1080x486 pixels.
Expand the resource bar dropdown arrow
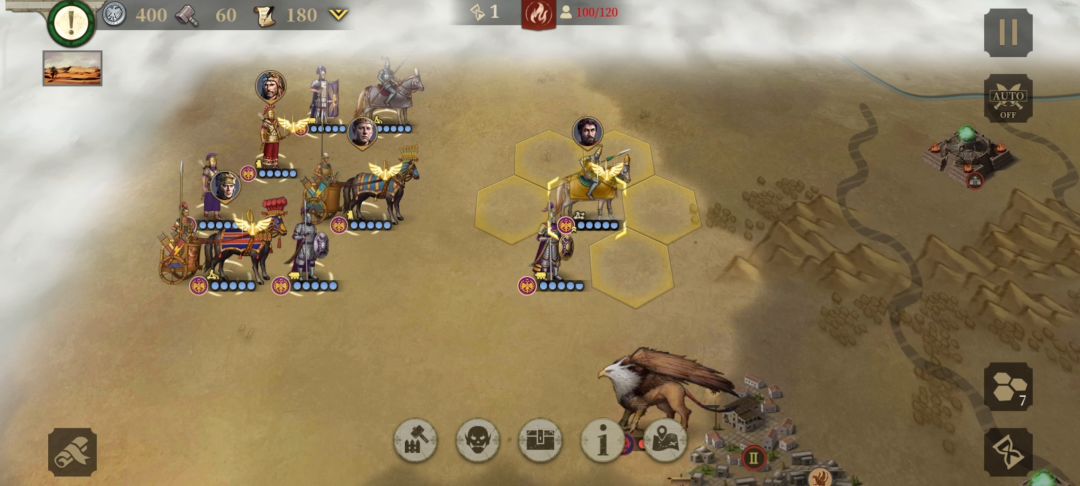coord(339,14)
